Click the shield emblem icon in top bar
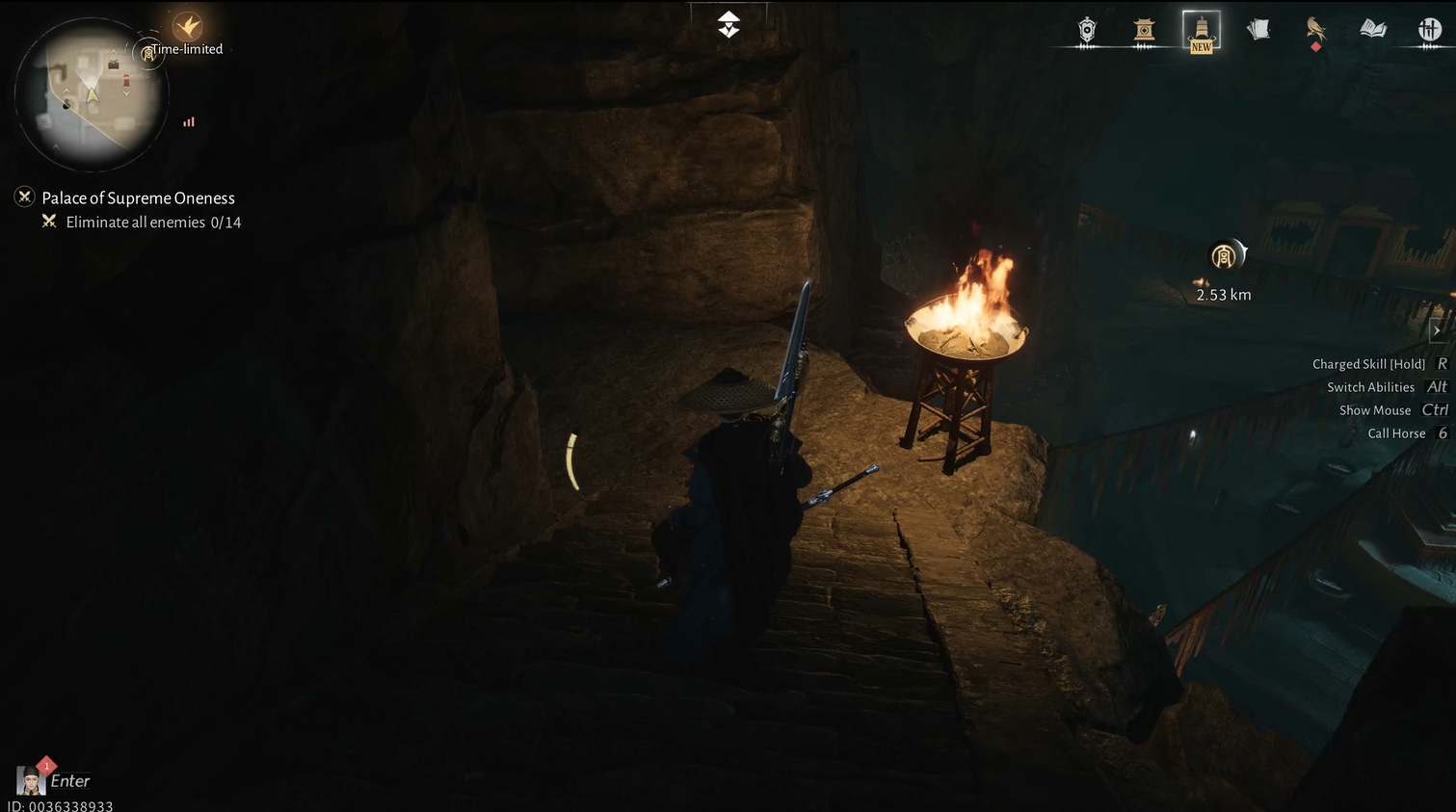Viewport: 1456px width, 812px height. tap(1087, 31)
